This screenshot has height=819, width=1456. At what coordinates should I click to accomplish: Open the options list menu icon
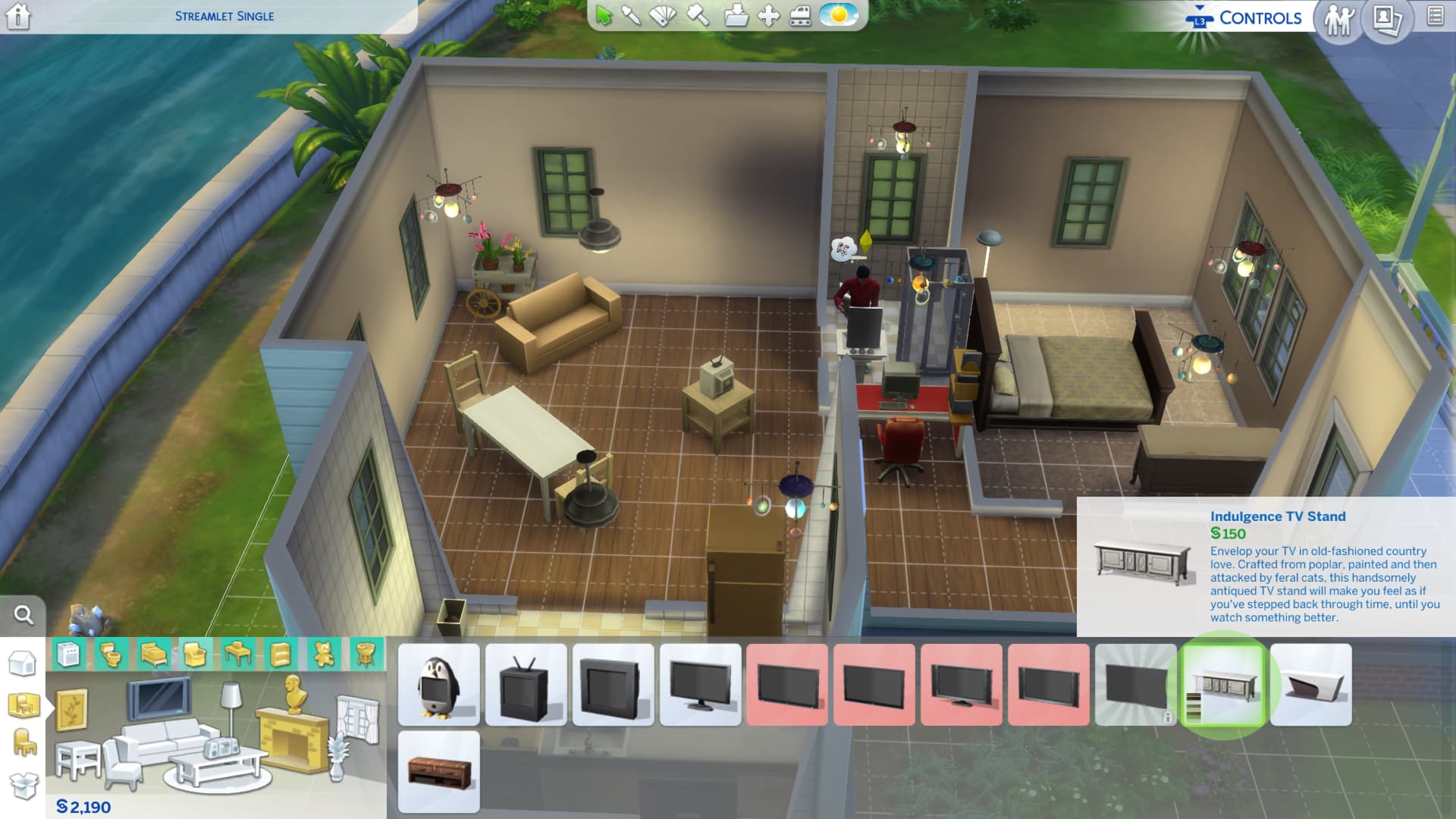click(1435, 16)
